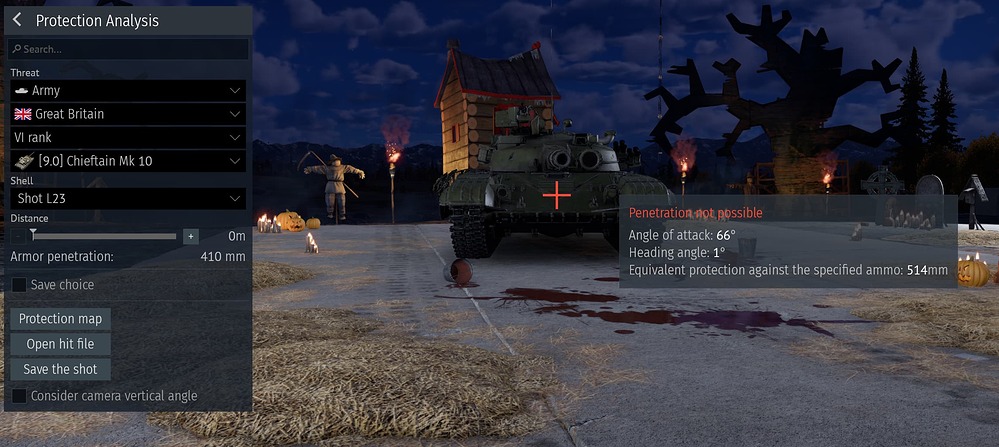Show the Protection map
The width and height of the screenshot is (999, 447).
tap(61, 319)
